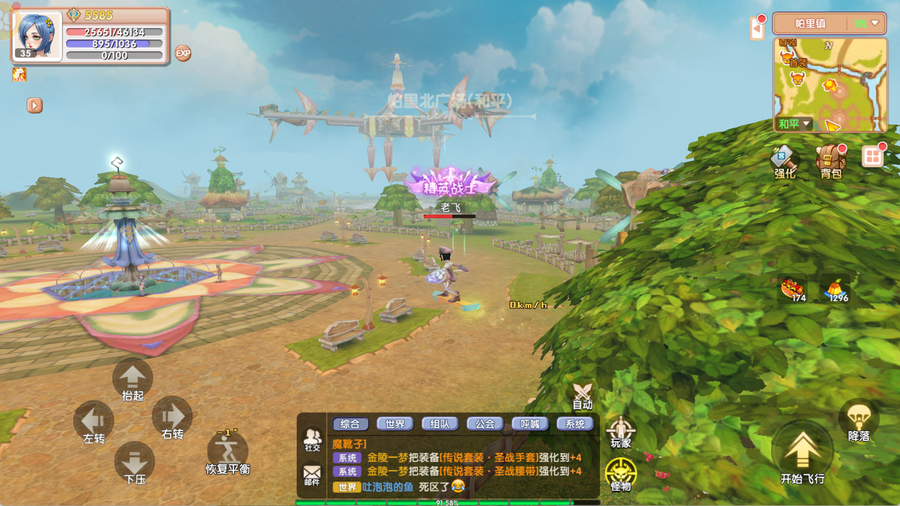Tap the 下压 pitch down arrow
This screenshot has width=900, height=506.
134,461
